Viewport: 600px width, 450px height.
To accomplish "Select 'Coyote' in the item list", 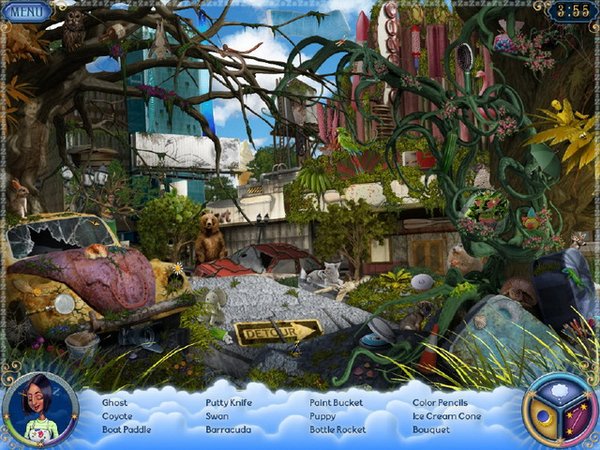I will coord(117,416).
